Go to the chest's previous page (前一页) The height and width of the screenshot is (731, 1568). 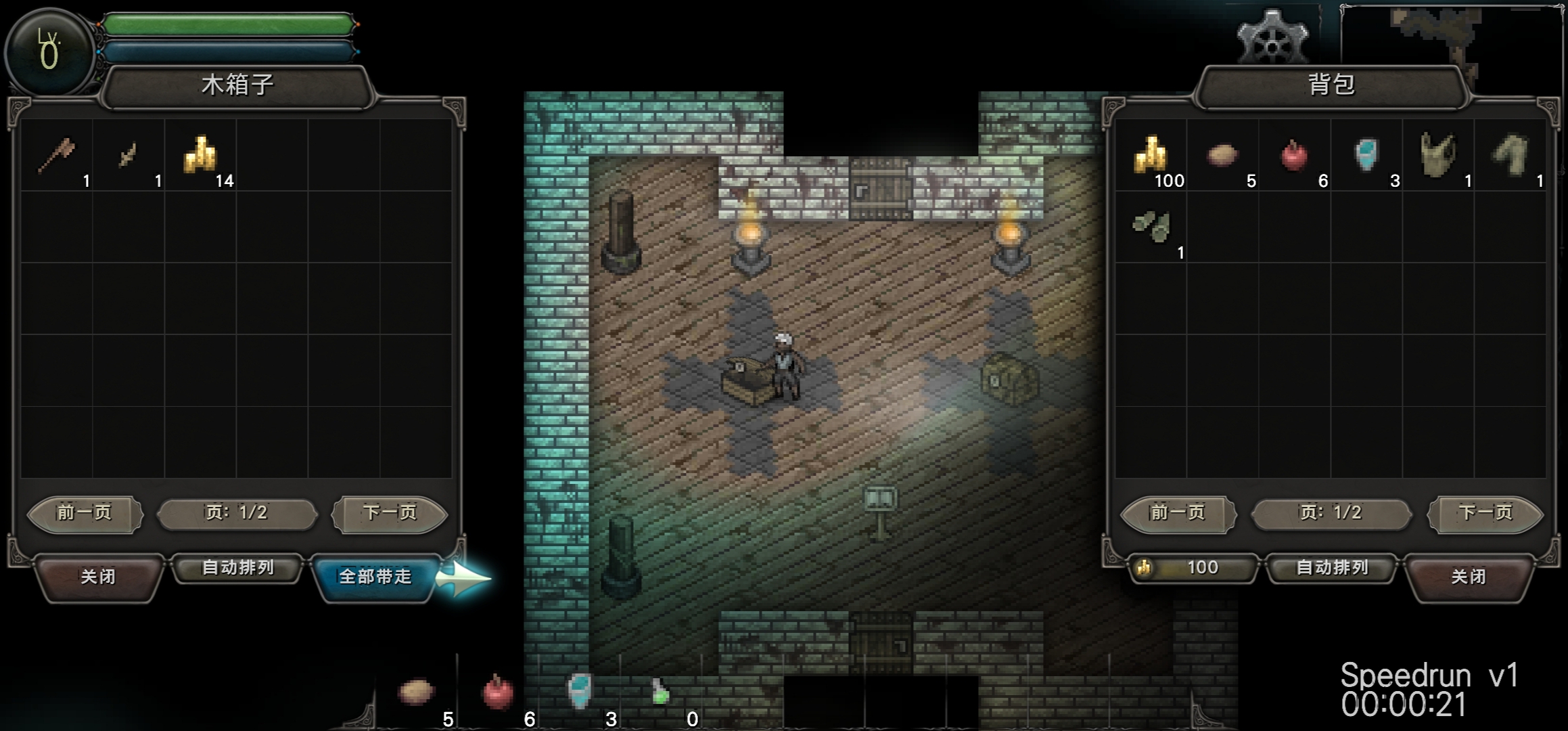[x=84, y=512]
